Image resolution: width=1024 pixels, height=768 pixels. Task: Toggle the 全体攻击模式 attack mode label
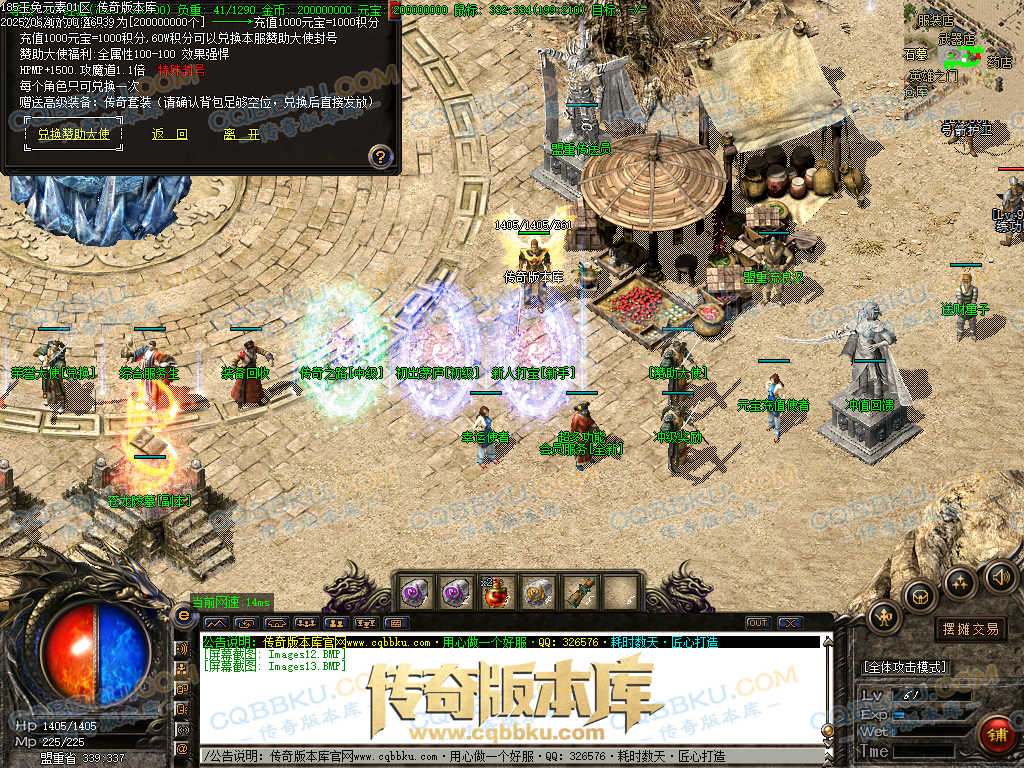(904, 666)
